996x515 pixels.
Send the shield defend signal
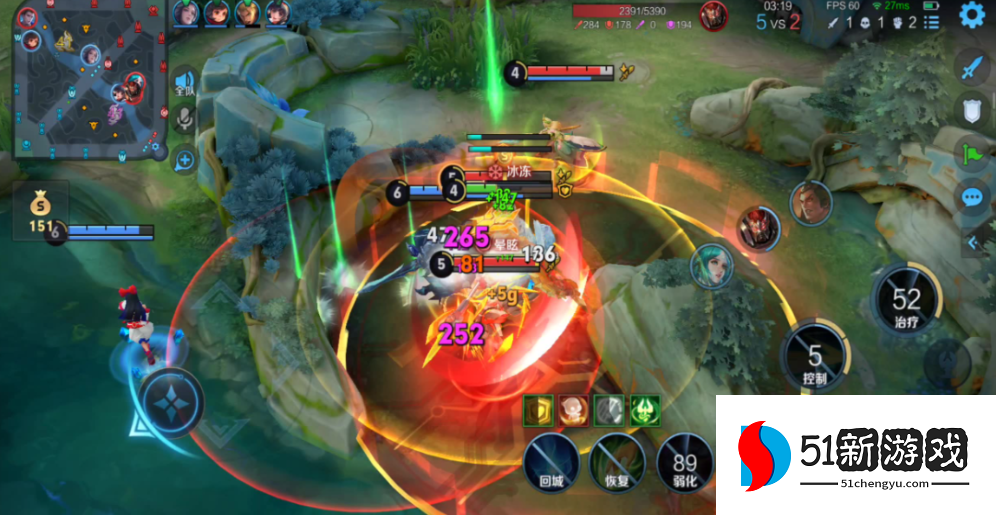point(974,111)
